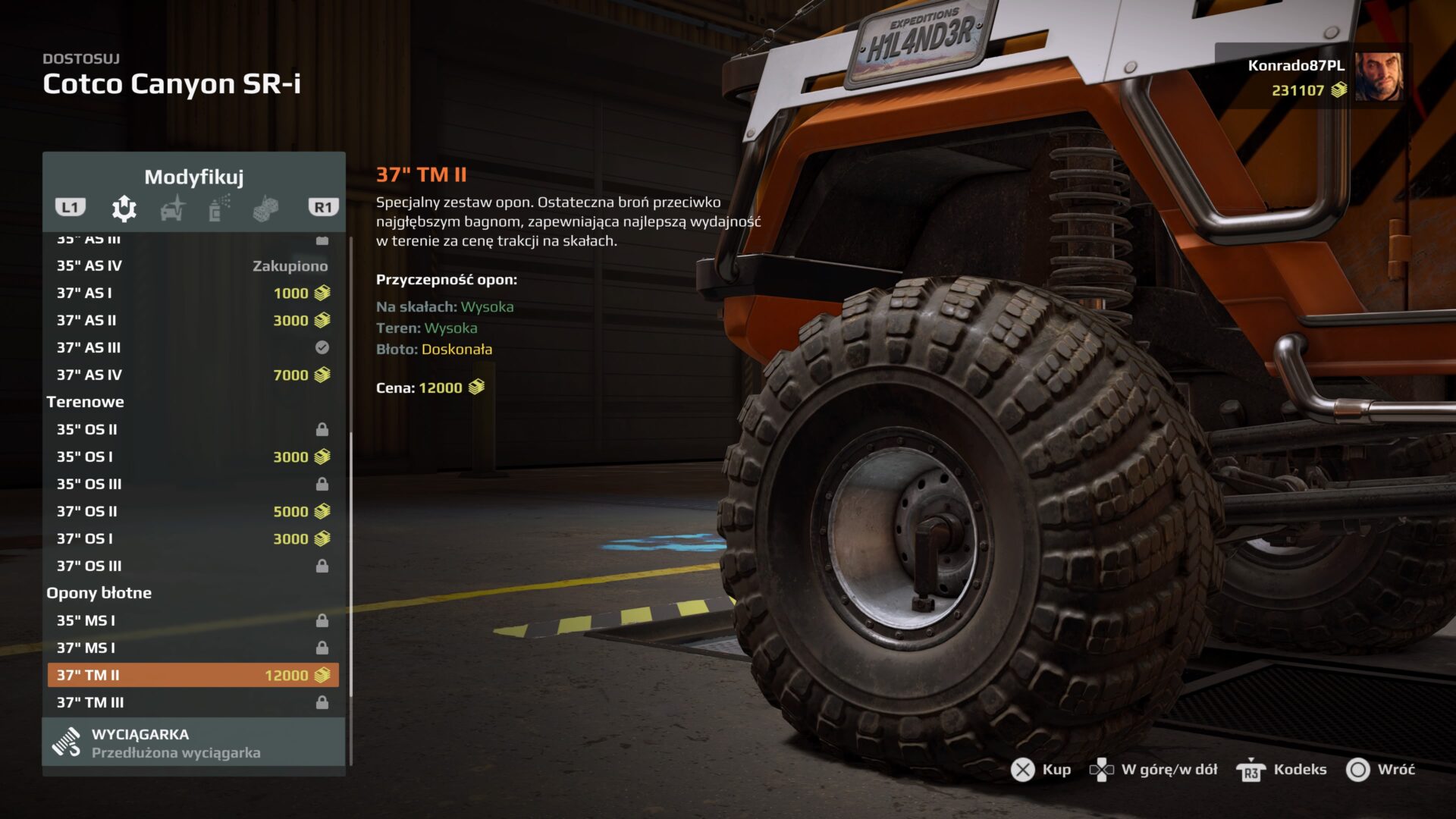The height and width of the screenshot is (819, 1456).
Task: Open the vehicle body customization tab
Action: tap(173, 208)
